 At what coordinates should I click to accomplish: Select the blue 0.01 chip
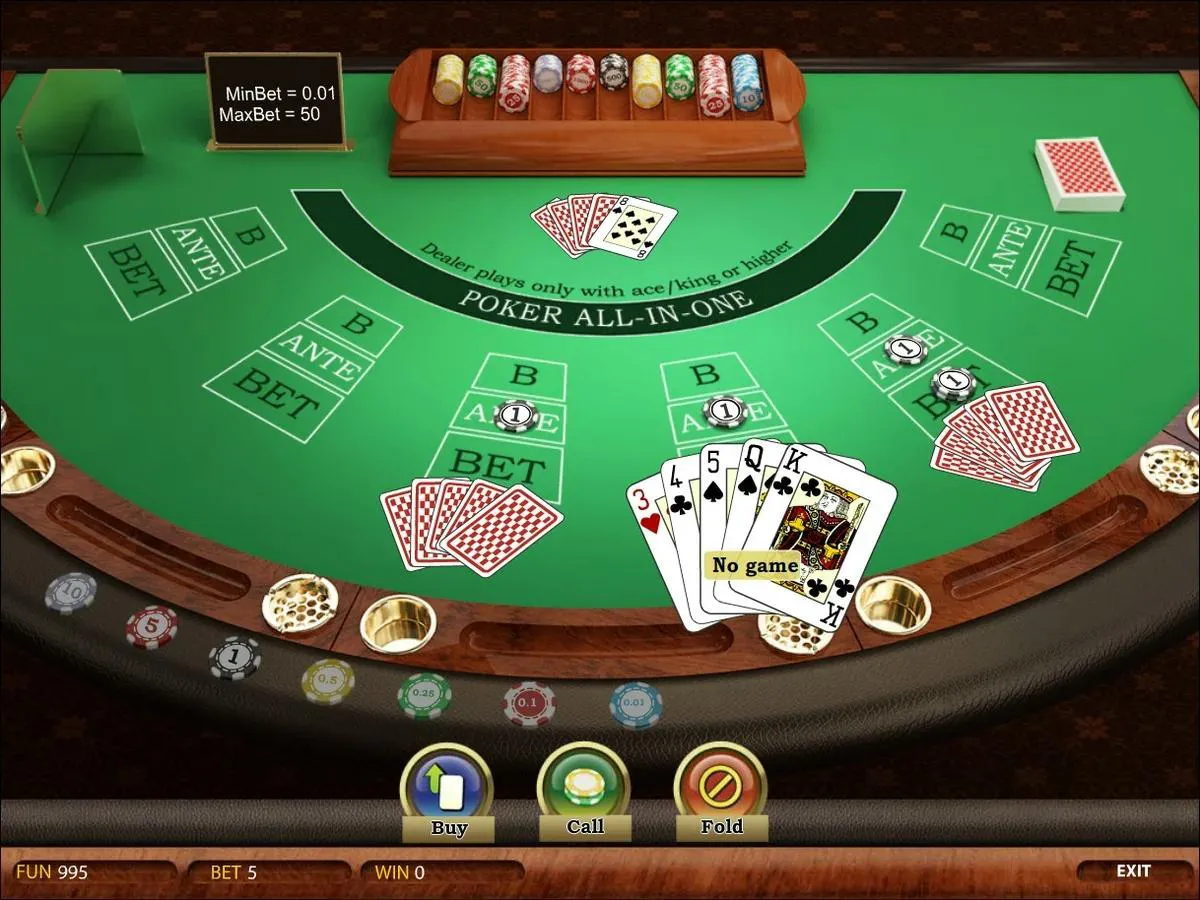(636, 705)
